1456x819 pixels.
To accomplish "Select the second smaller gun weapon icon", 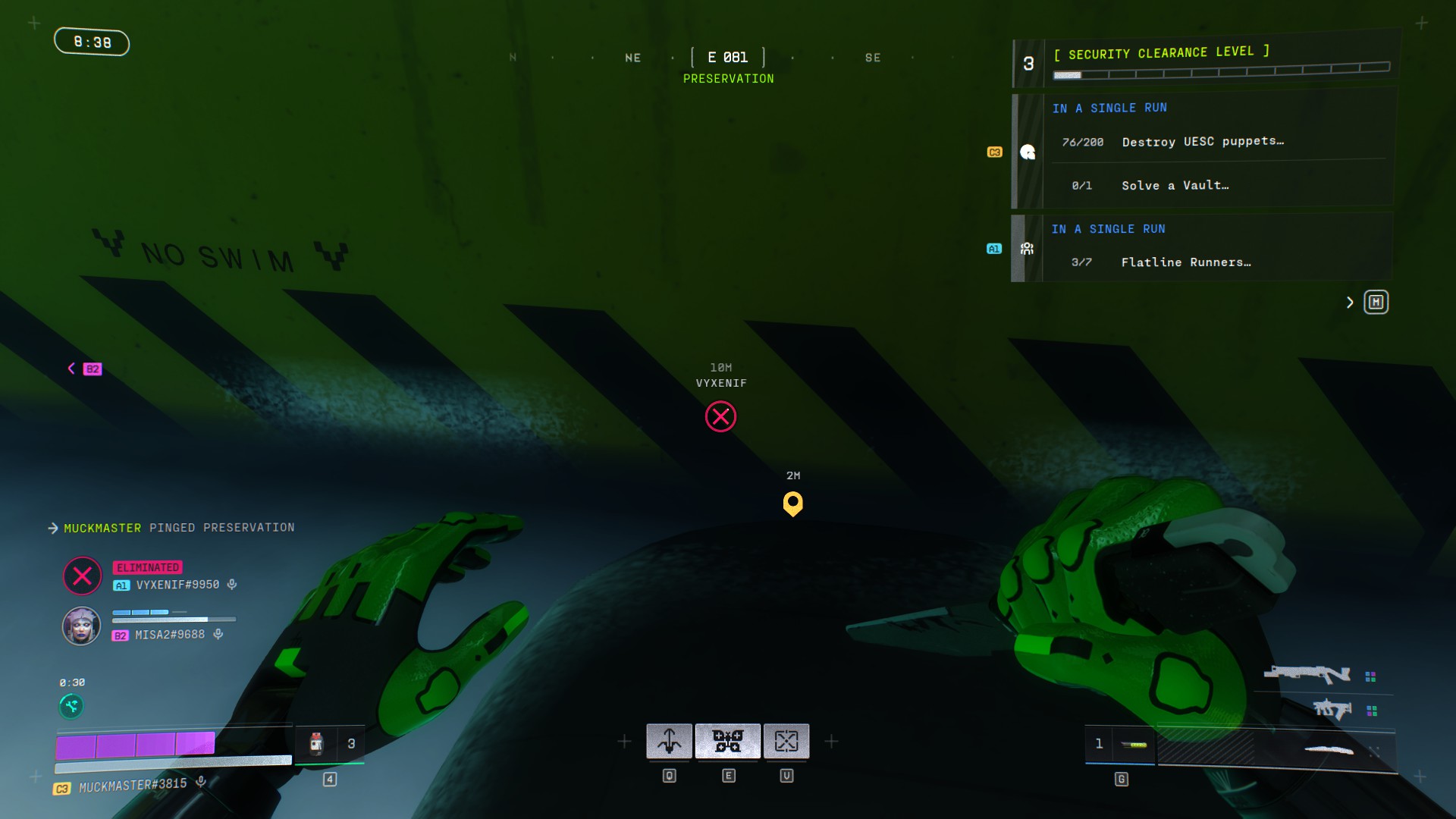I will [1332, 709].
